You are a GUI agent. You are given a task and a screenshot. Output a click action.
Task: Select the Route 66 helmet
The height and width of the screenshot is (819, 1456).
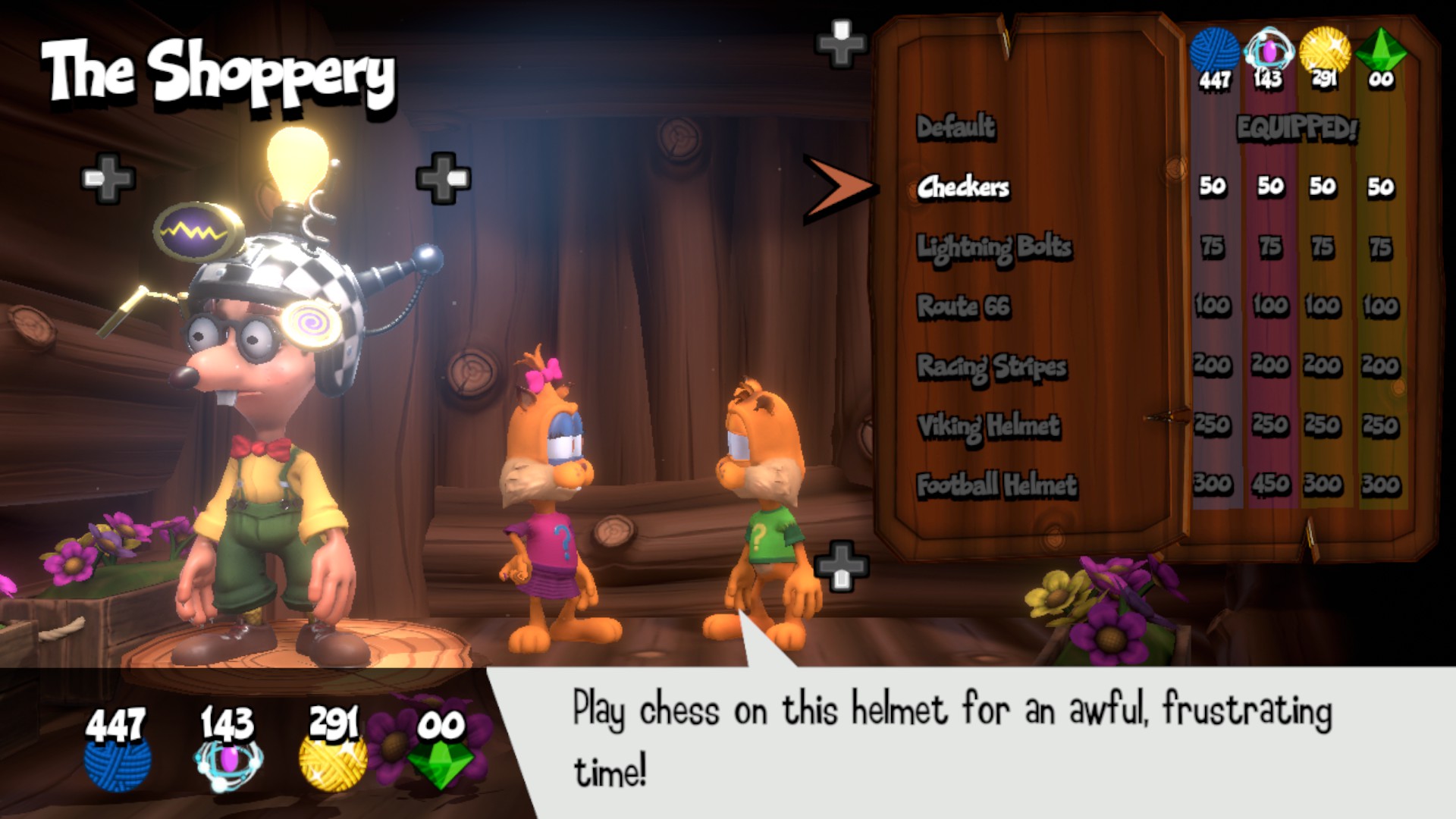[x=964, y=306]
